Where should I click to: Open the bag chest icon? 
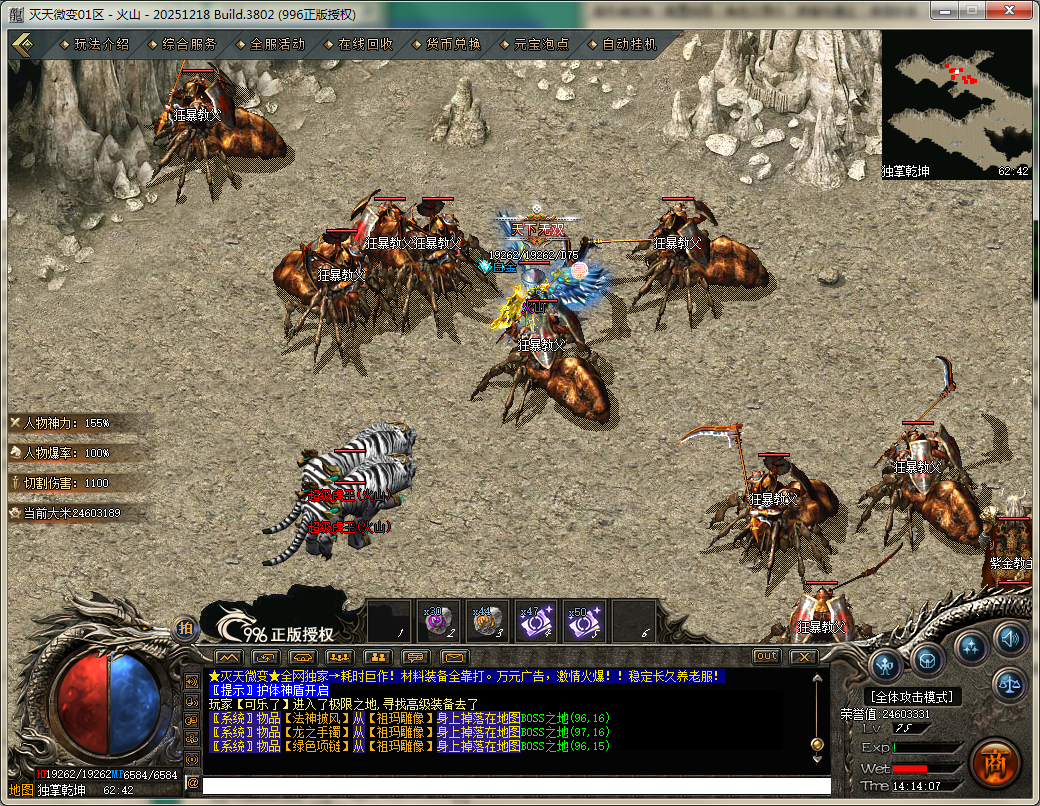point(927,659)
